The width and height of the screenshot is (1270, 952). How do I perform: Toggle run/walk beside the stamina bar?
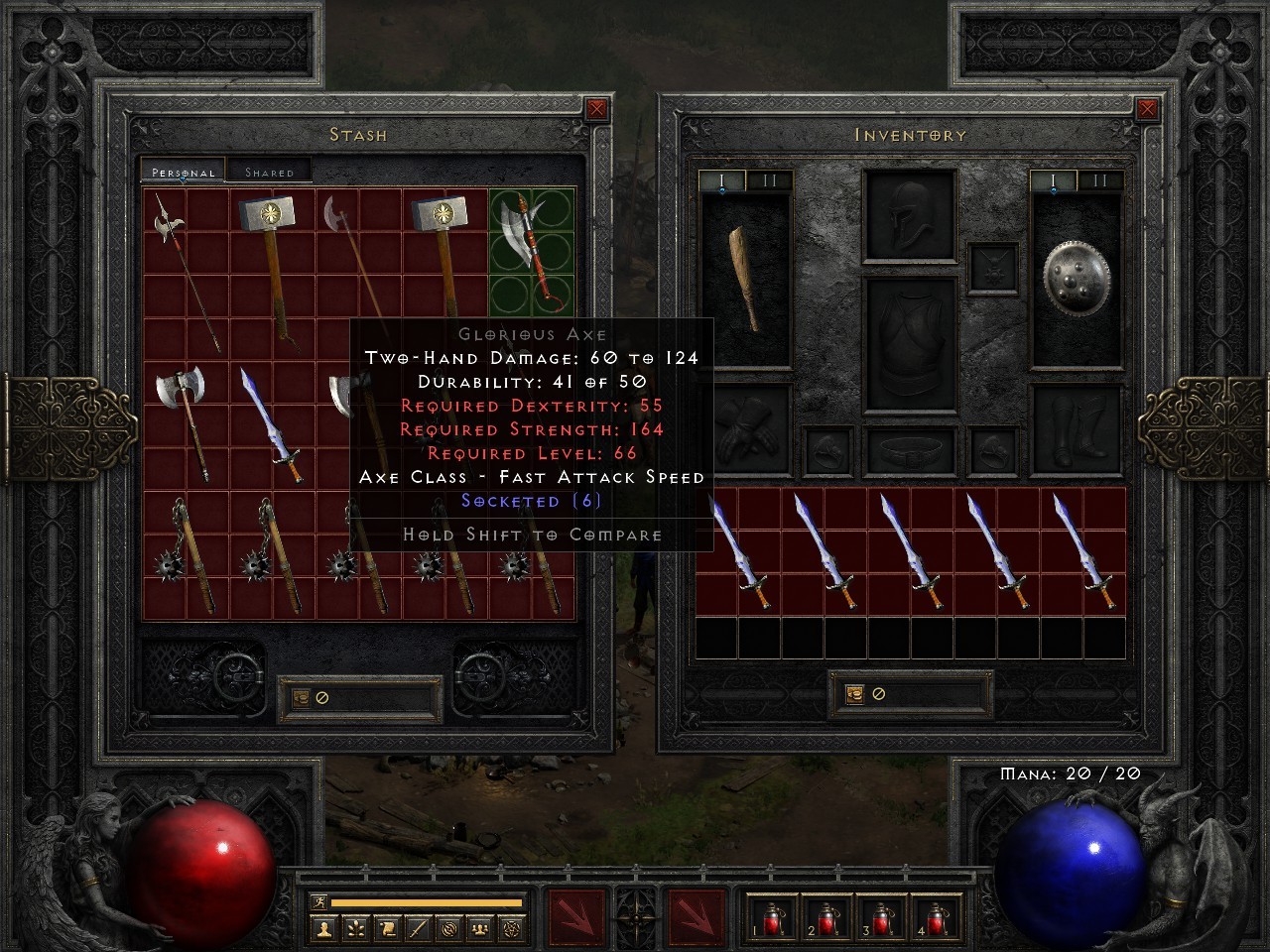coord(319,901)
